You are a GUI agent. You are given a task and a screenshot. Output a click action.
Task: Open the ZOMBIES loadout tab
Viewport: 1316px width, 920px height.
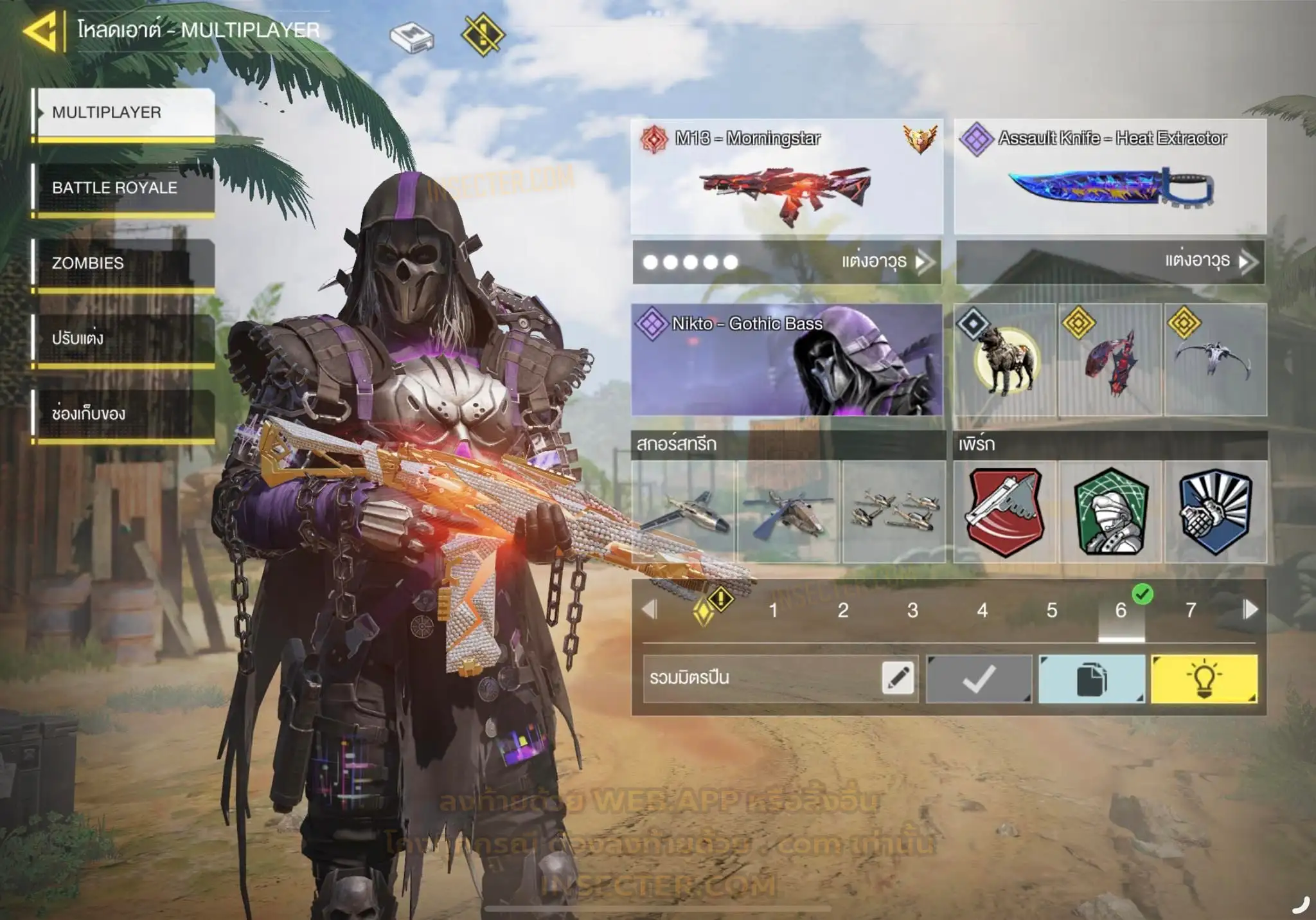pos(125,263)
